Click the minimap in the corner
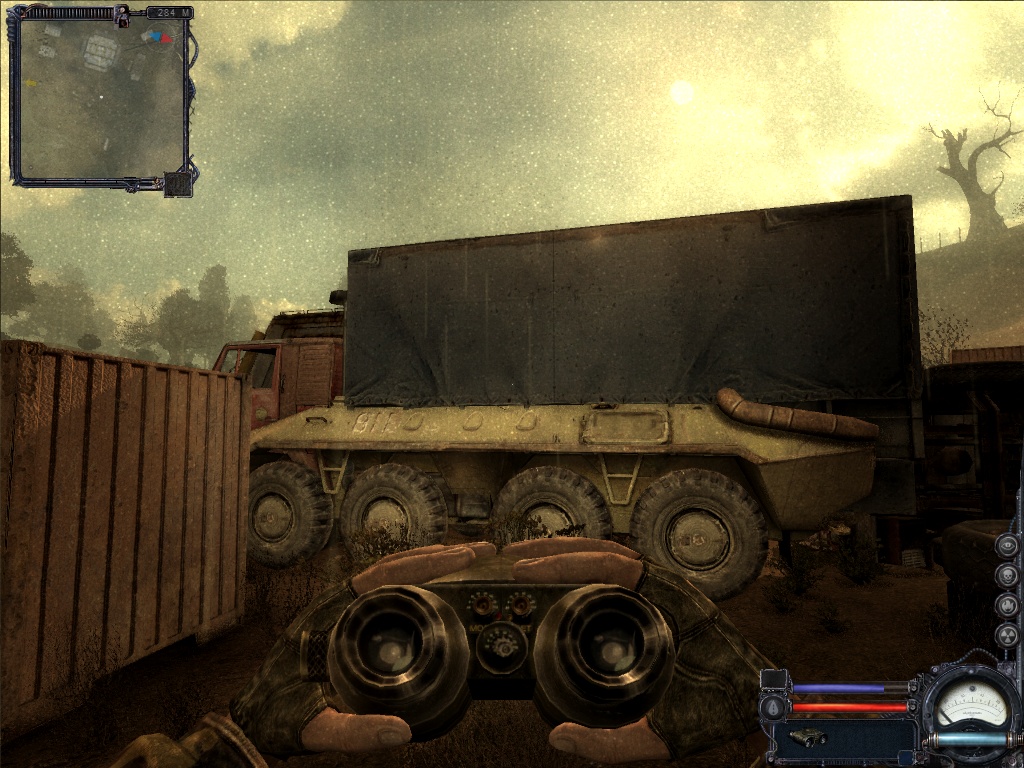Screen dimensions: 1024x768 100,100
